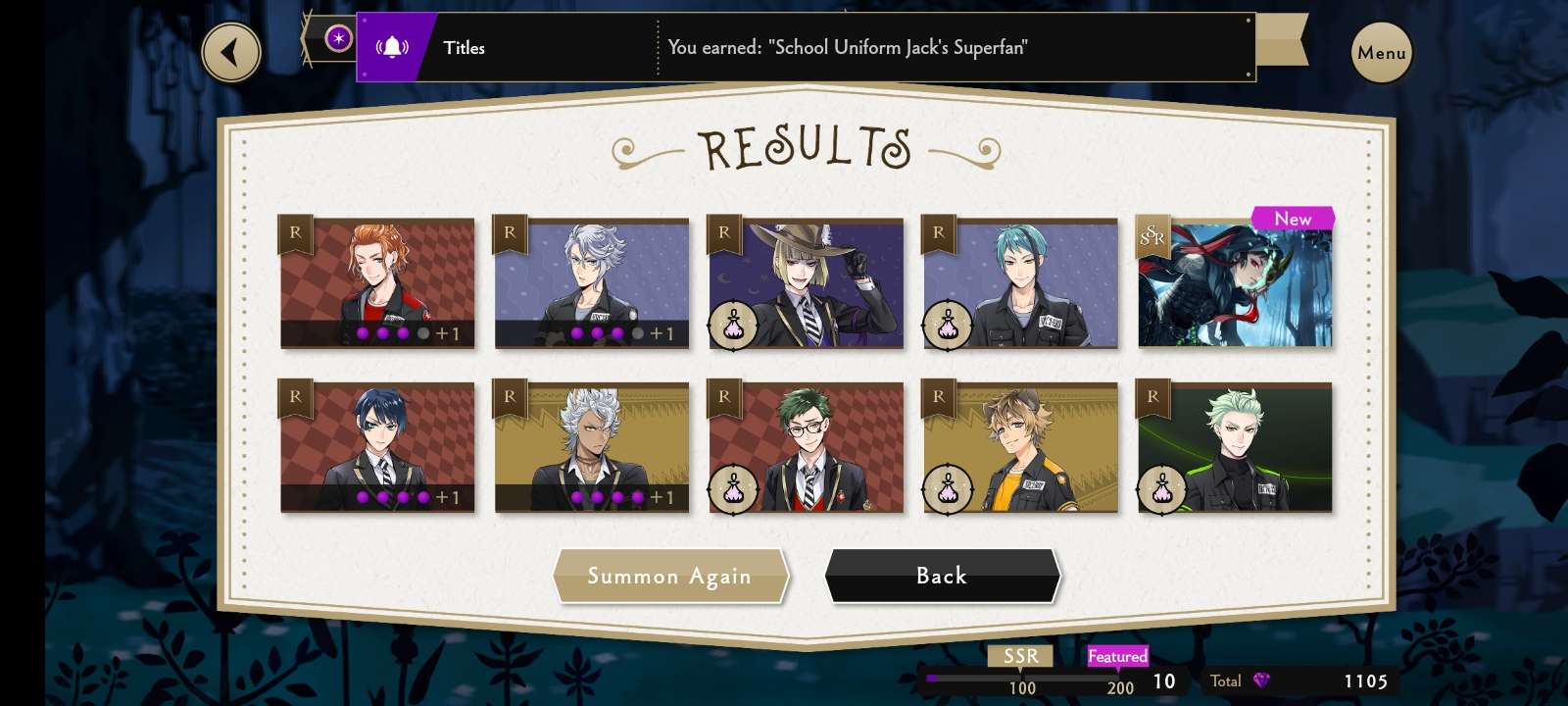The height and width of the screenshot is (706, 1568).
Task: Select the white-haired dark-skinned character card
Action: (592, 447)
